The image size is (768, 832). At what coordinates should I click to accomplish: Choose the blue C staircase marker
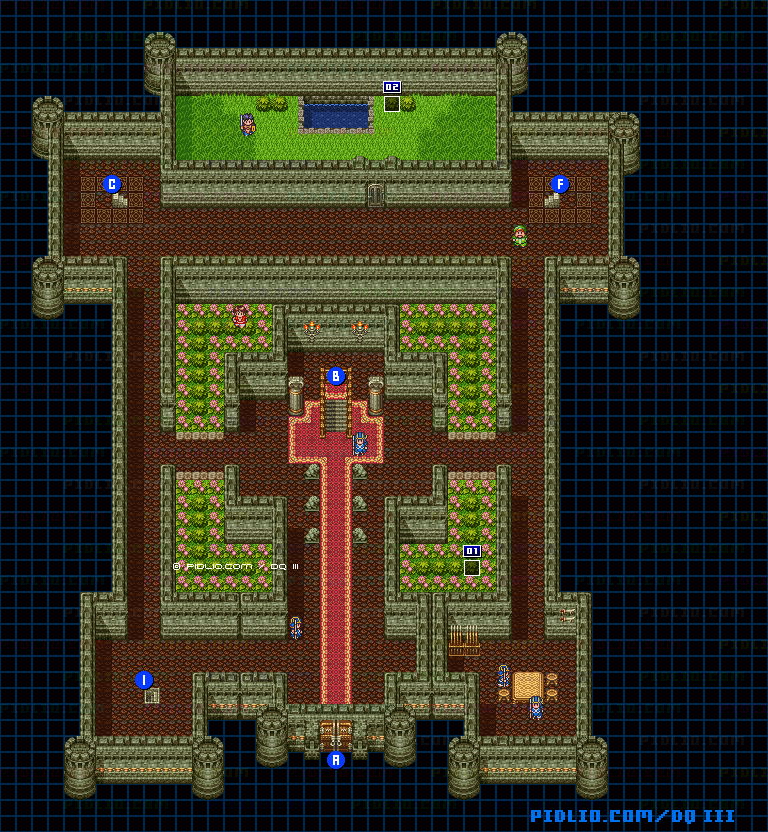[x=112, y=184]
